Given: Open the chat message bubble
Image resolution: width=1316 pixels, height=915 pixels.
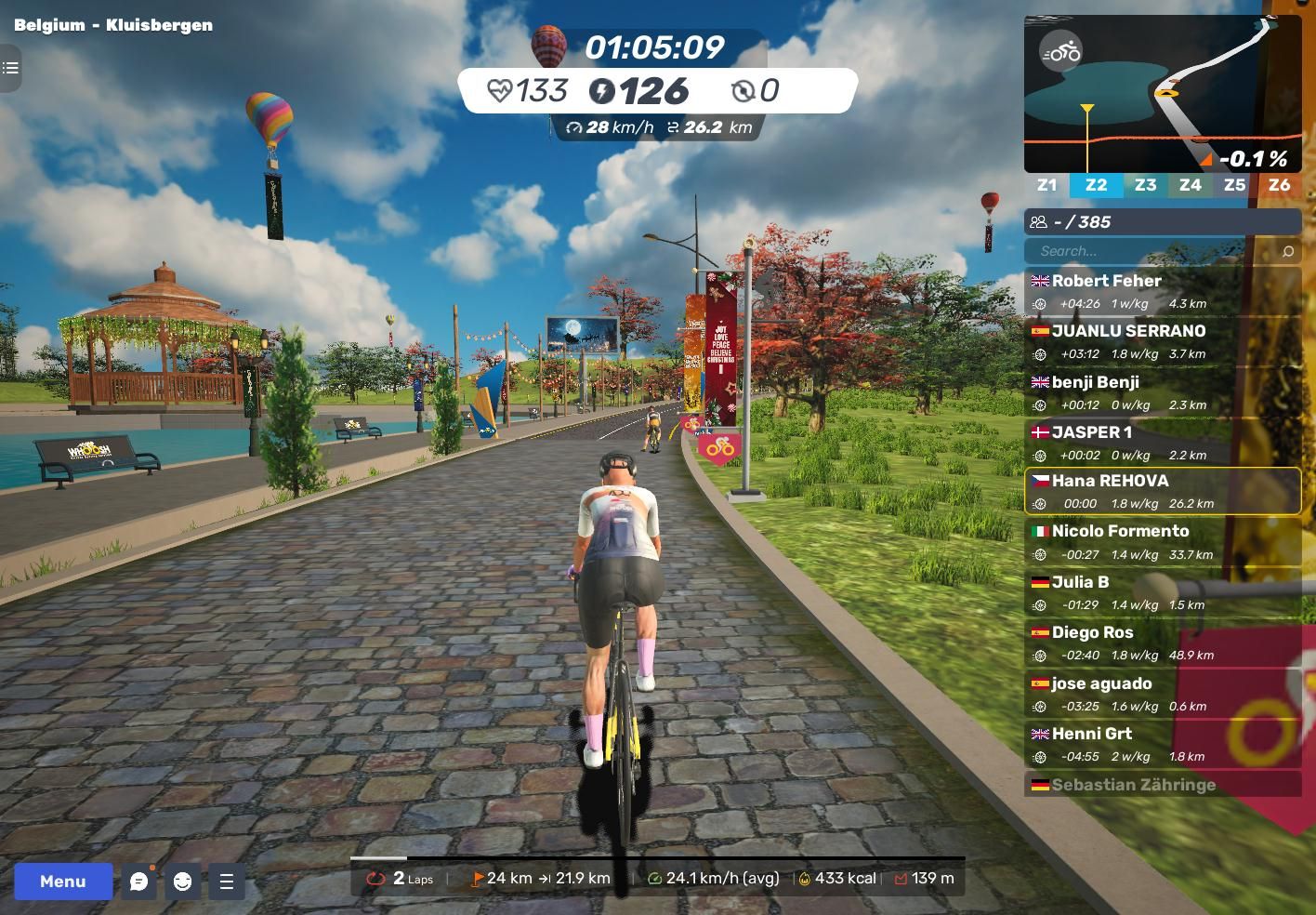Looking at the screenshot, I should coord(139,882).
